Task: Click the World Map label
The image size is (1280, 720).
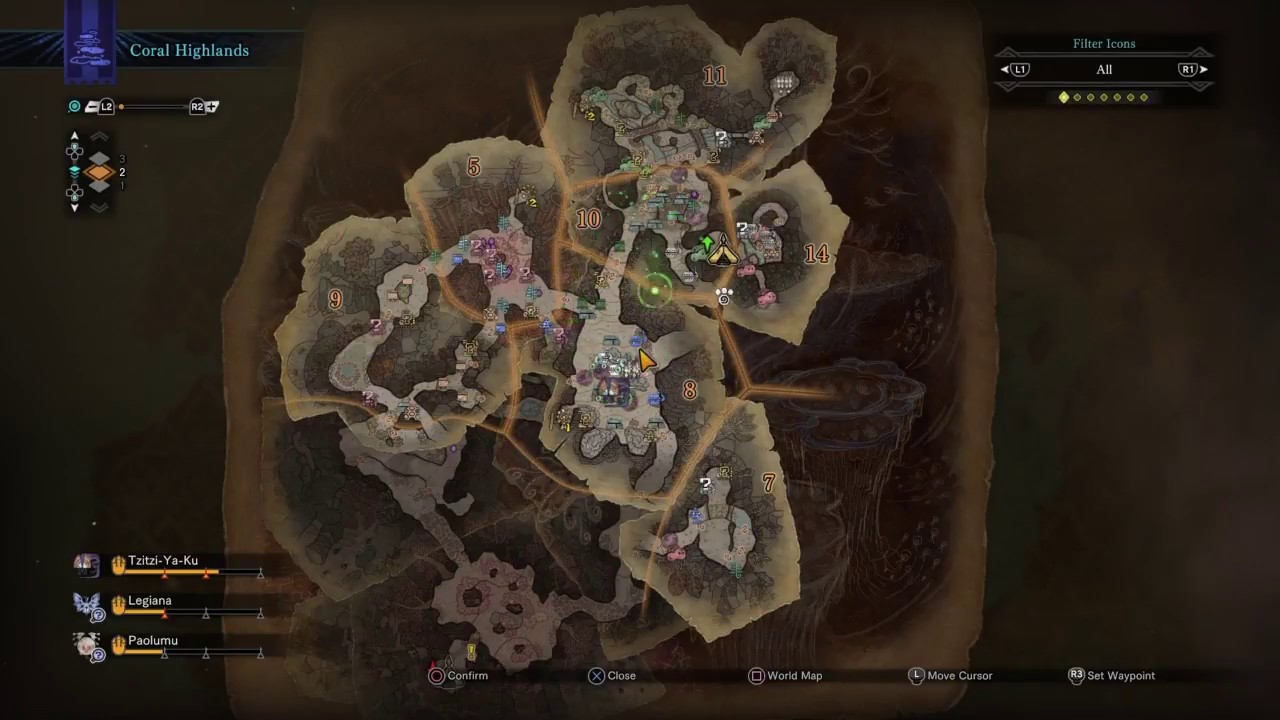Action: [794, 676]
